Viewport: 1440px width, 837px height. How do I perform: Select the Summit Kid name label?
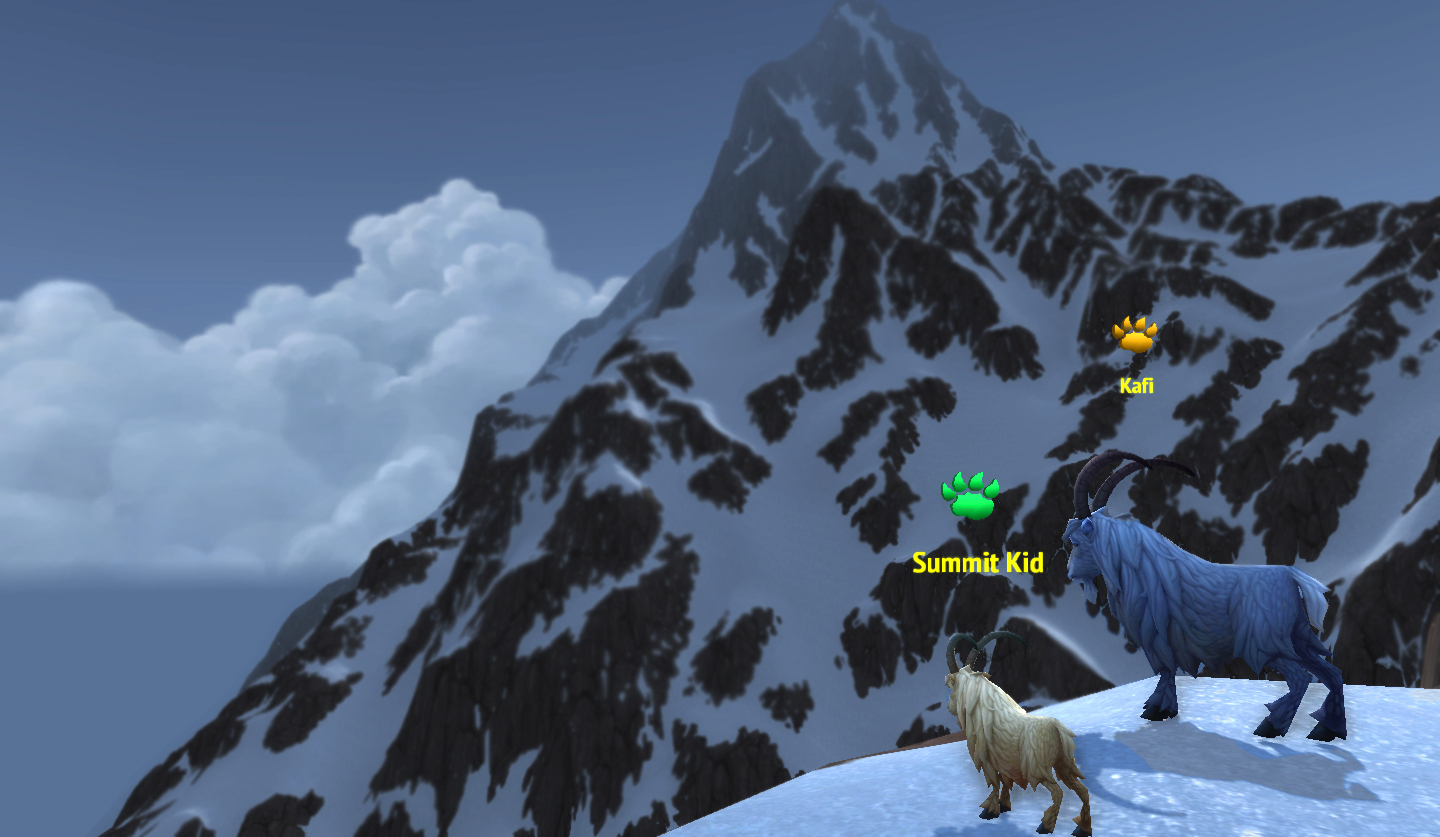pos(977,563)
